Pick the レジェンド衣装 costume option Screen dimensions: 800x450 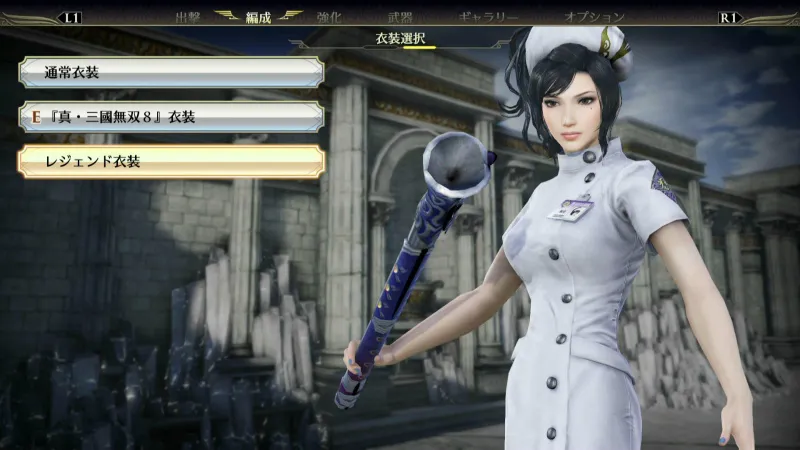pyautogui.click(x=170, y=162)
